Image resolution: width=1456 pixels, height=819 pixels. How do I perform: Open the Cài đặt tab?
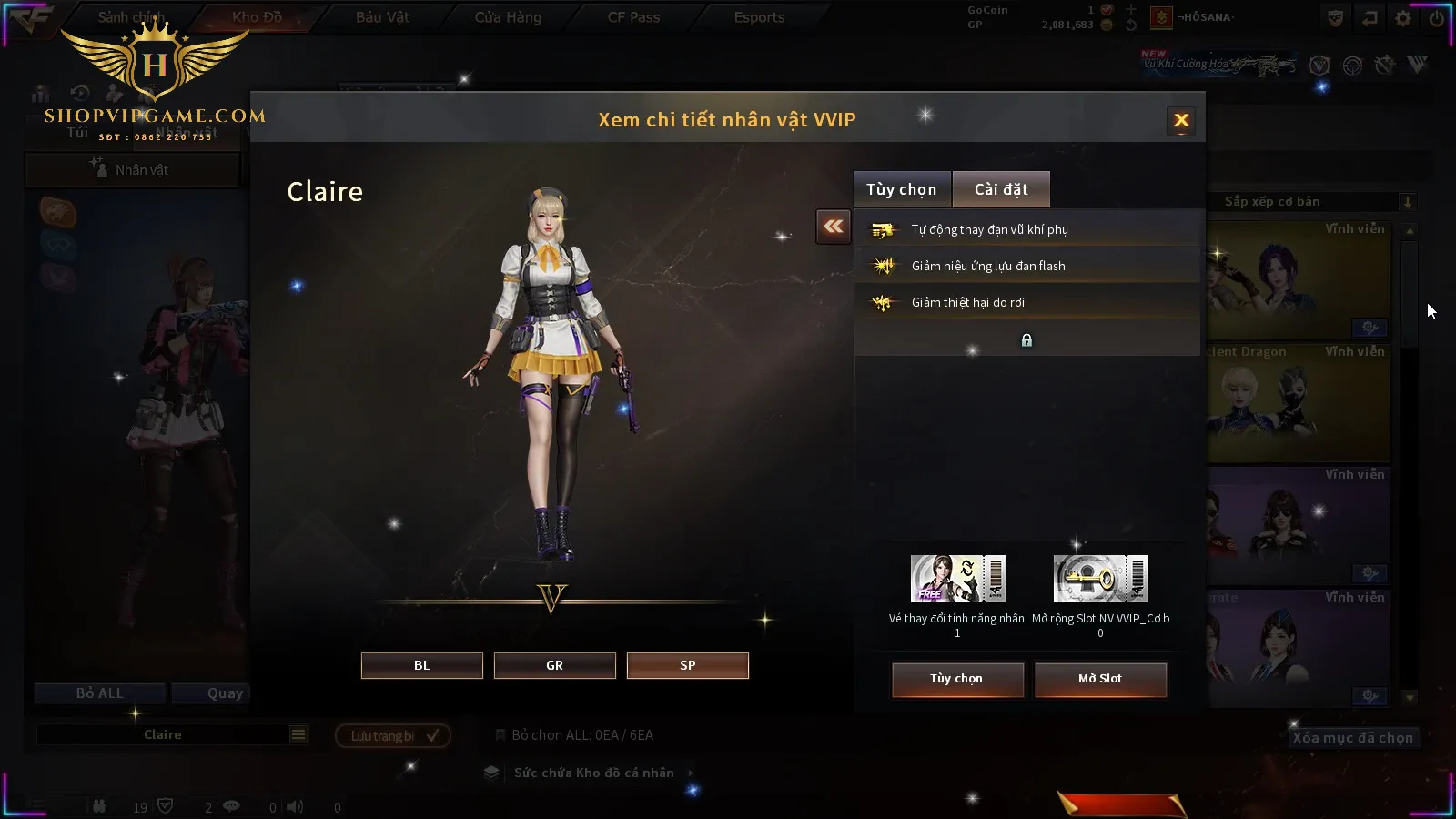point(1001,189)
